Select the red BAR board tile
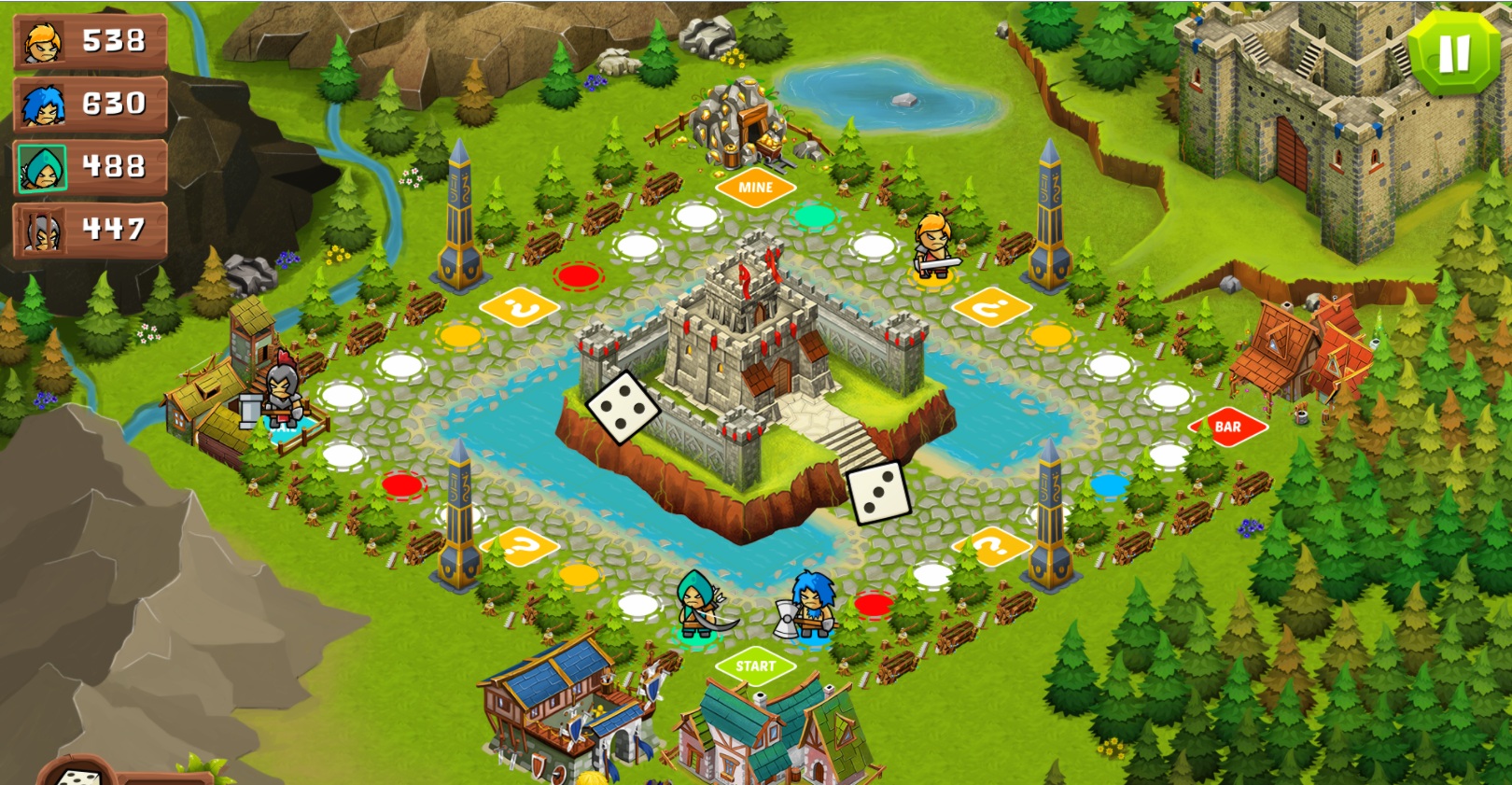The width and height of the screenshot is (1512, 785). point(1227,428)
